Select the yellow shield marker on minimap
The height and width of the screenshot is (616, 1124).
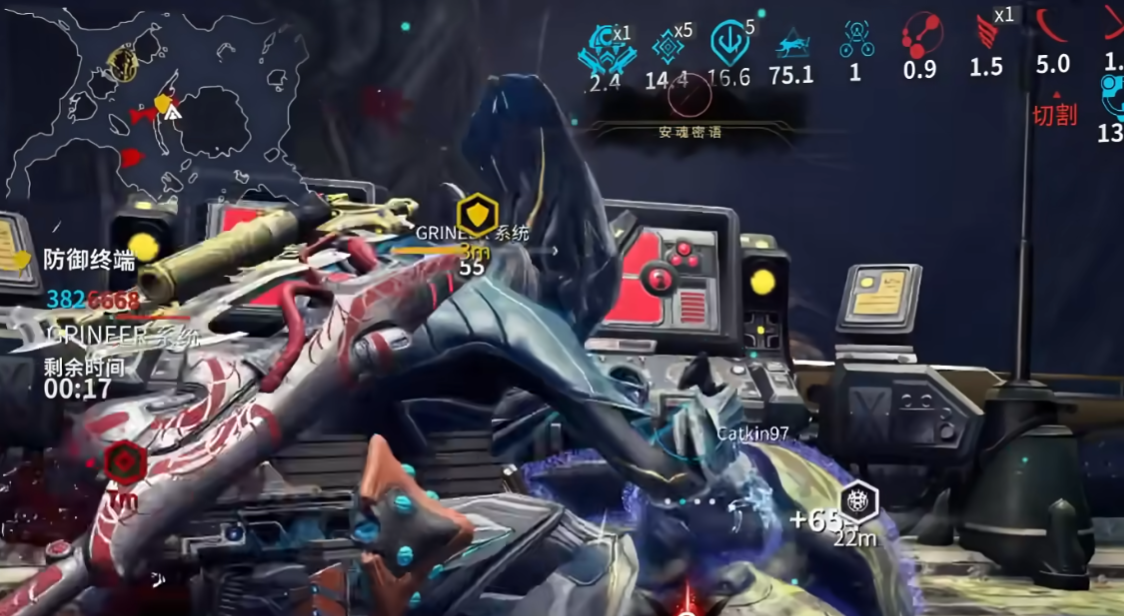pos(165,104)
